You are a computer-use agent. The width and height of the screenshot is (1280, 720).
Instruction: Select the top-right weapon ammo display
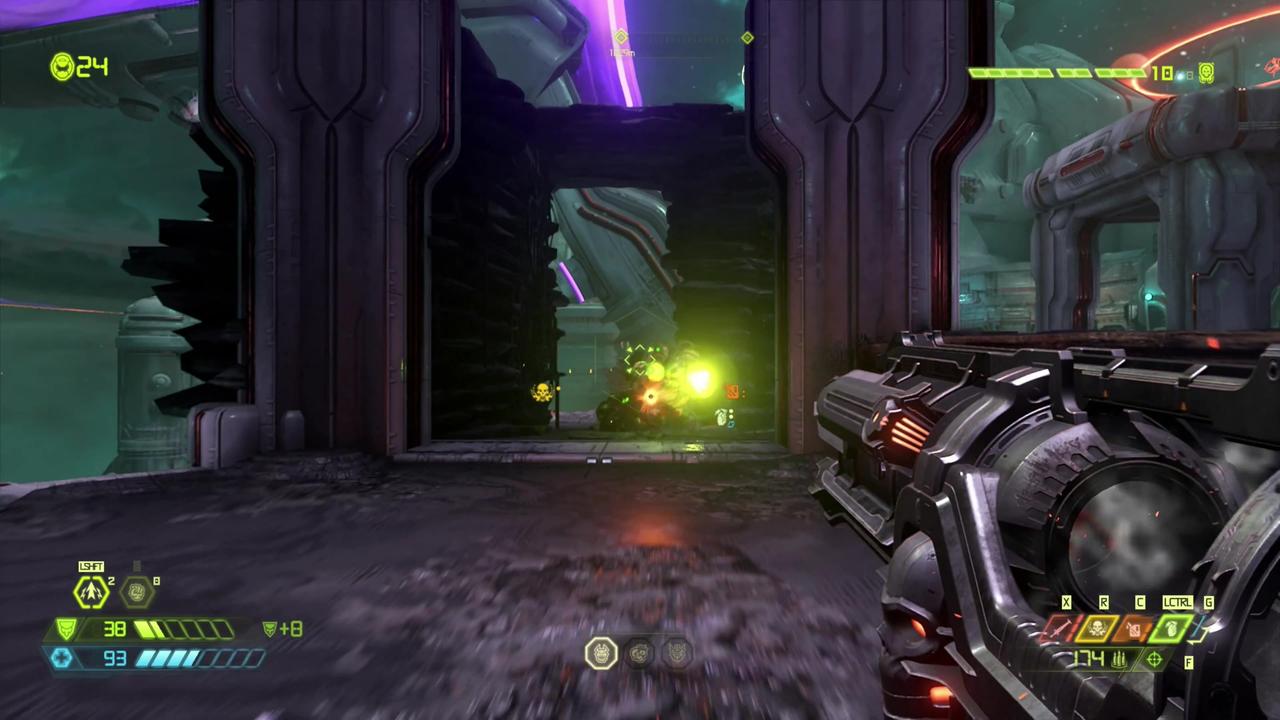click(1080, 73)
